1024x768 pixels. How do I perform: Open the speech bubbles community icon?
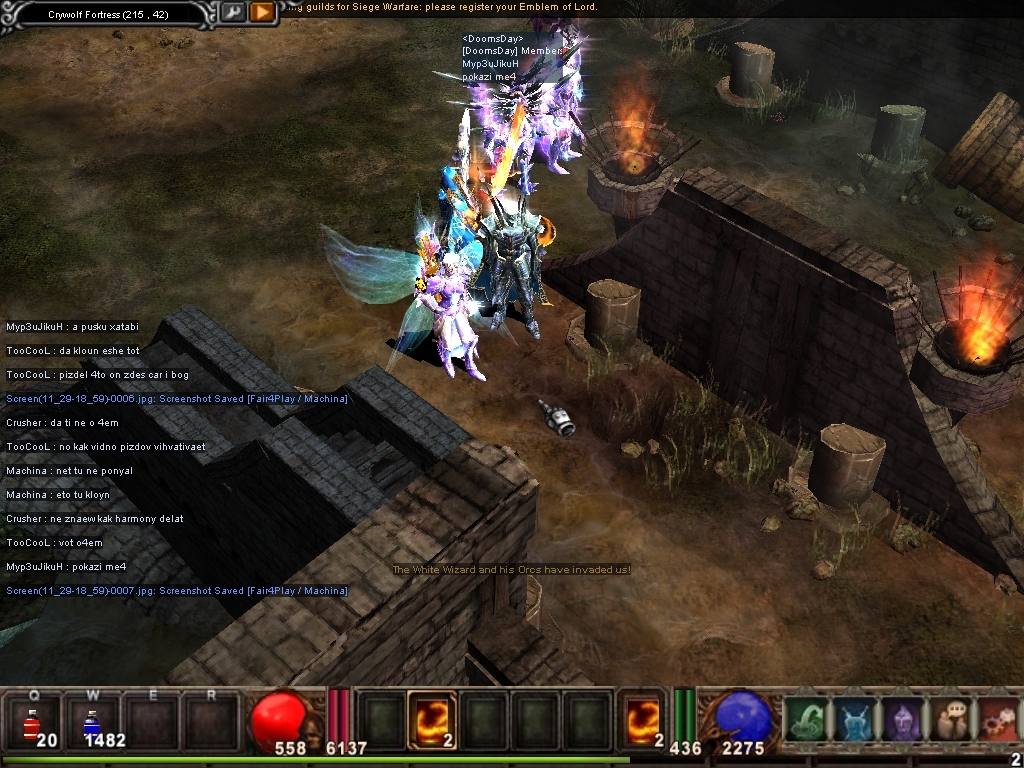coord(949,719)
